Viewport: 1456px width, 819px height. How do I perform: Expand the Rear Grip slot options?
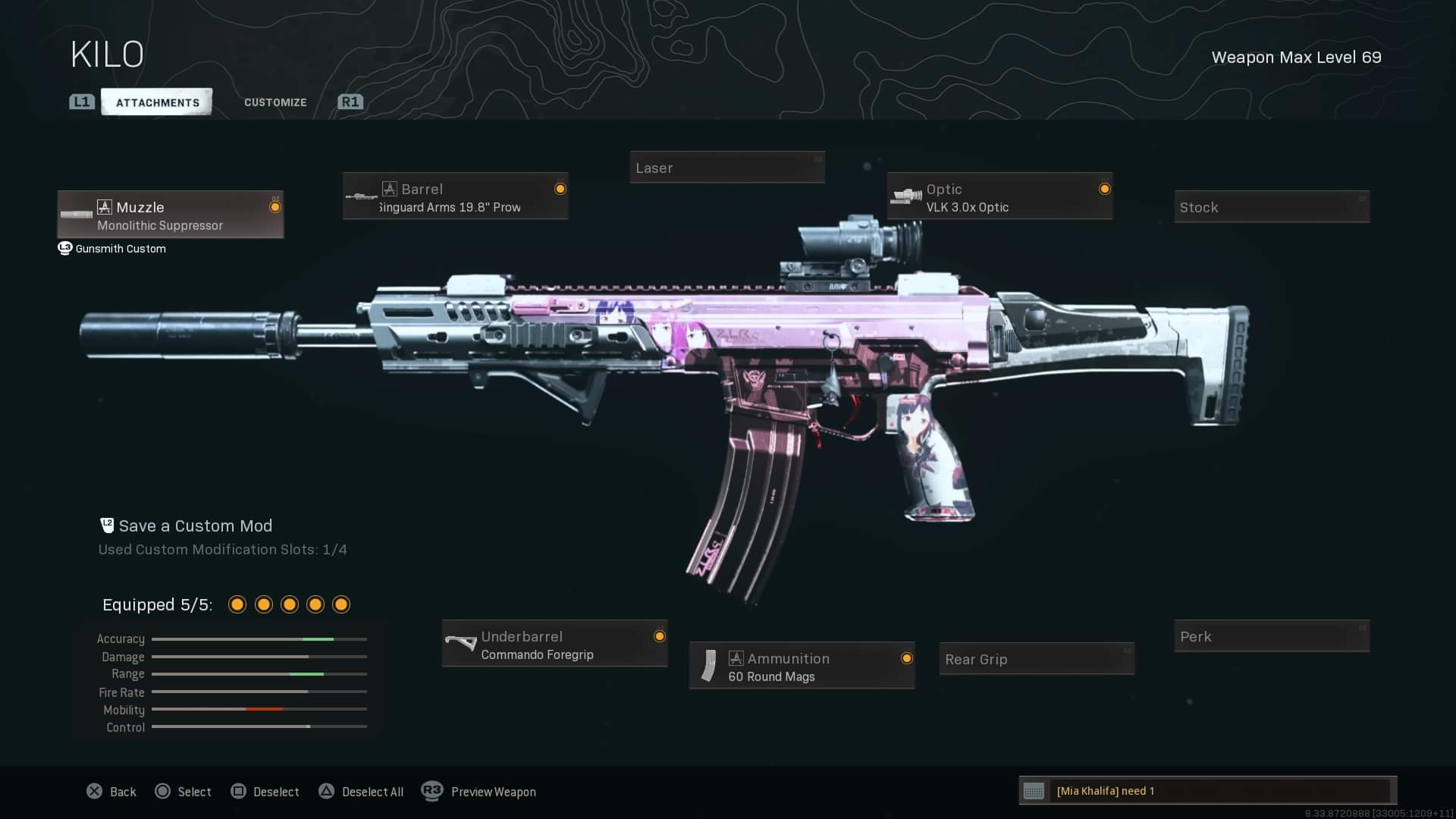1036,659
